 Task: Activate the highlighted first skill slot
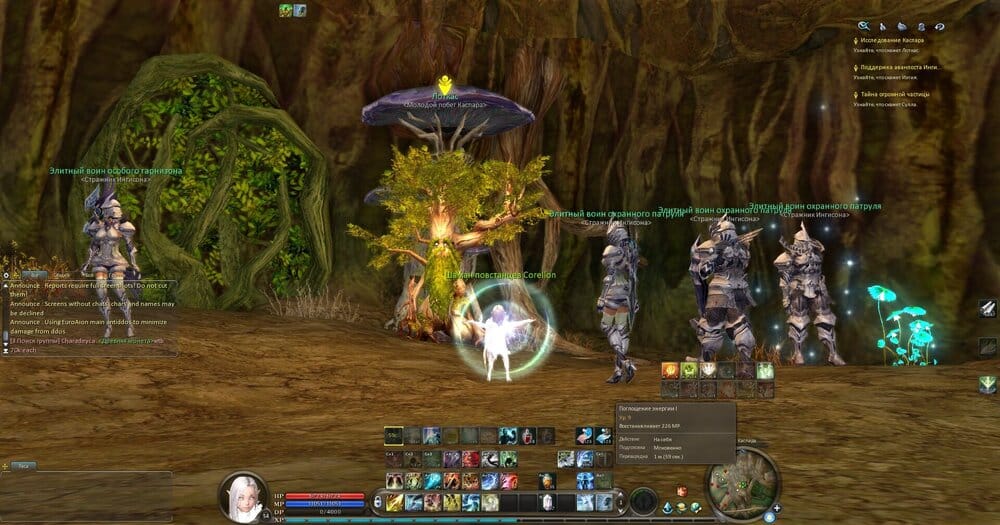tap(394, 435)
